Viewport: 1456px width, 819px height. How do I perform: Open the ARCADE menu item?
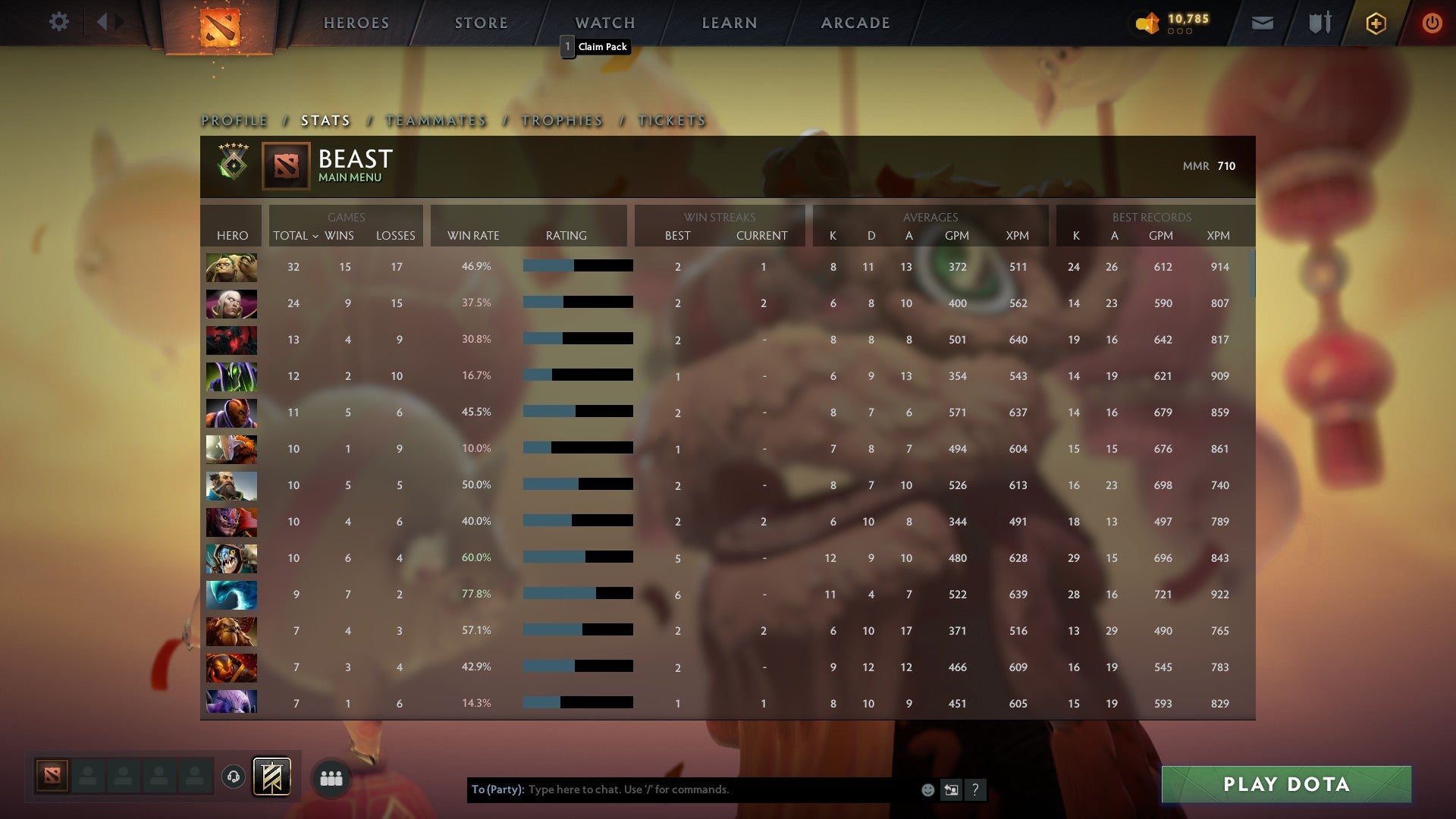[854, 22]
